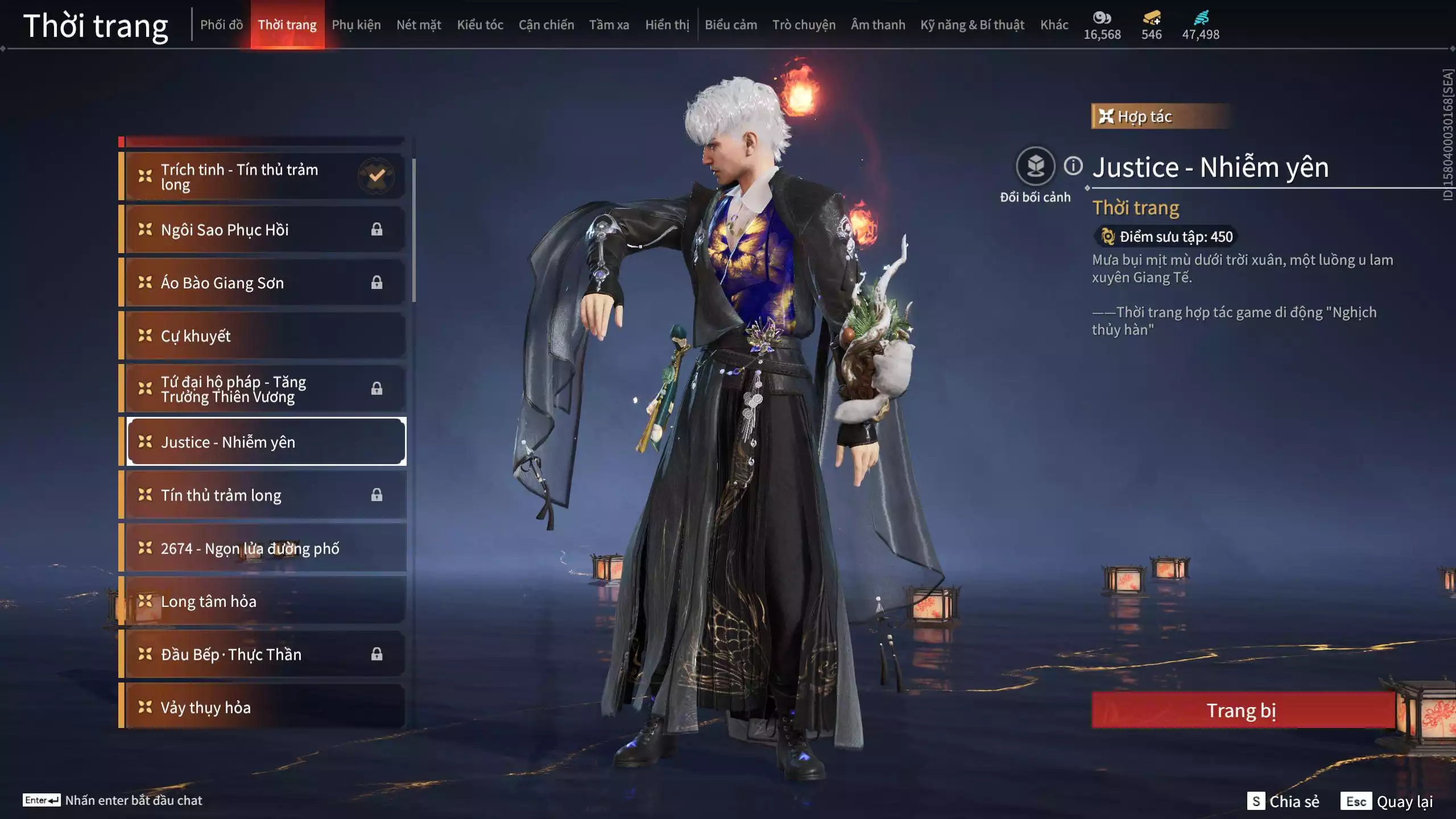Click the lock icon on Đầu Bếp · Thực Thần
The width and height of the screenshot is (1456, 819).
[x=377, y=654]
